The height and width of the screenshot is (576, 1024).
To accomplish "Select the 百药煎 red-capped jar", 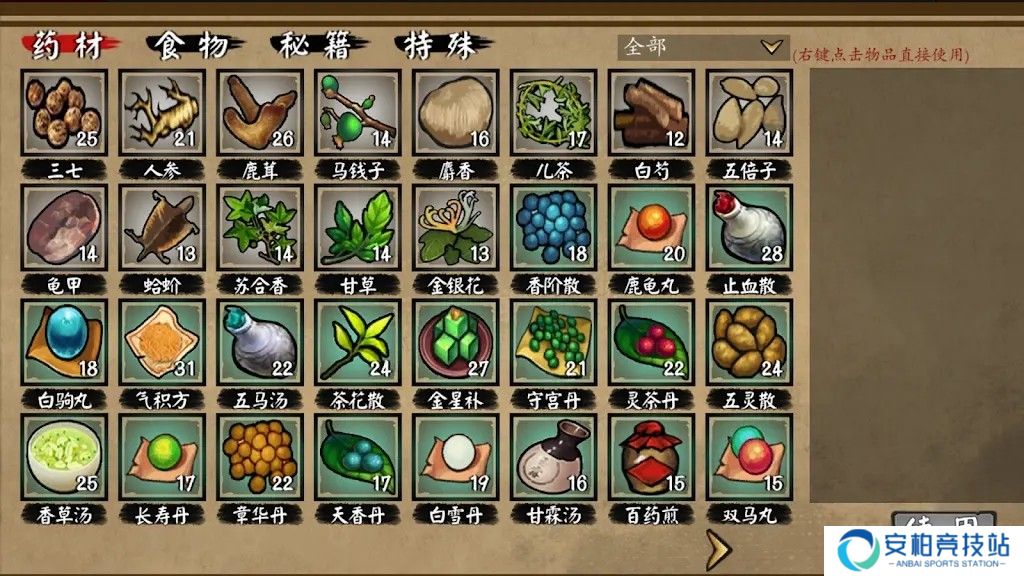I will click(652, 457).
